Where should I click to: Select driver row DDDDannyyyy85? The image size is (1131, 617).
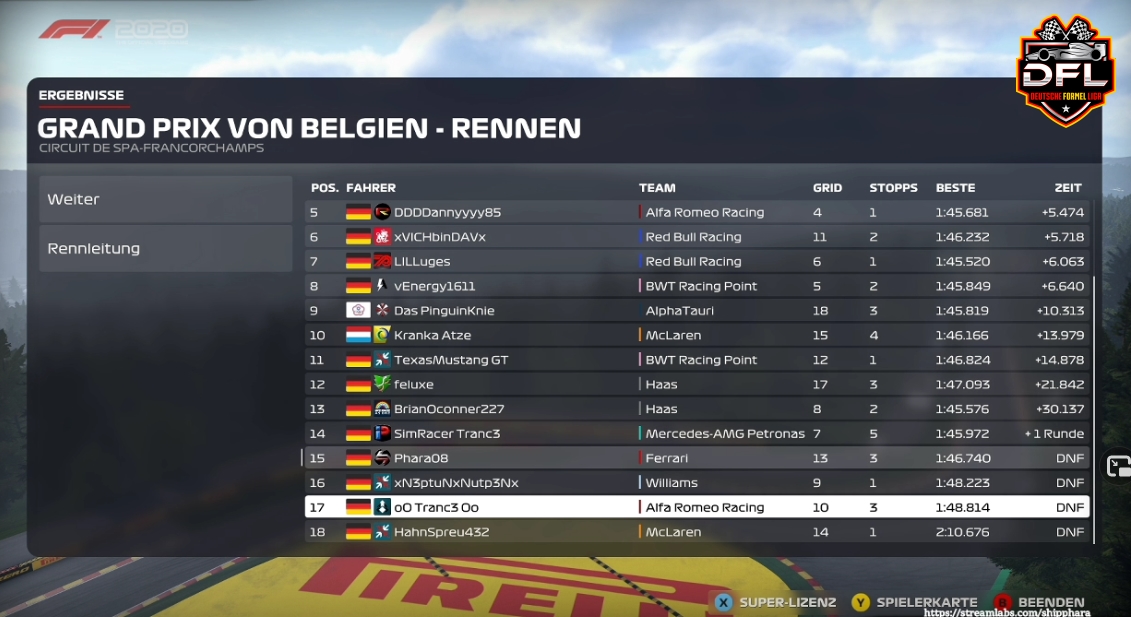click(696, 212)
